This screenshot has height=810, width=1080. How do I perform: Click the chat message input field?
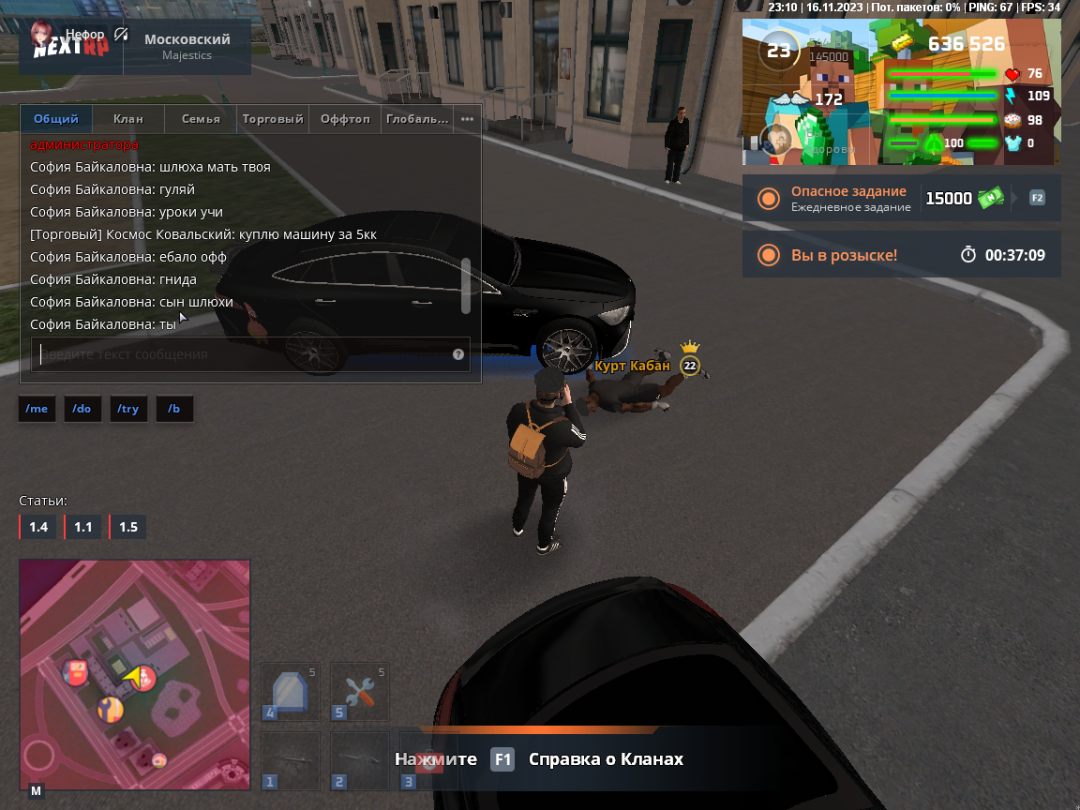click(240, 354)
